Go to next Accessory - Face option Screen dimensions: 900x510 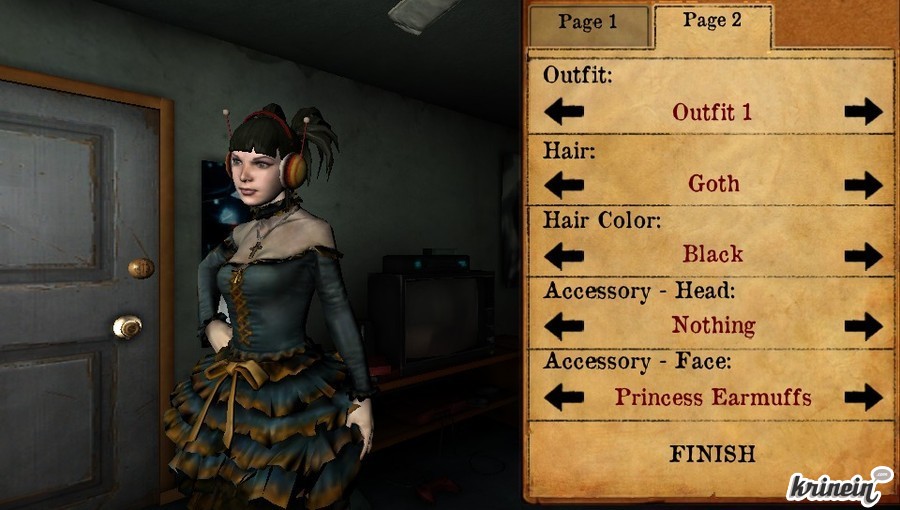pyautogui.click(x=863, y=397)
